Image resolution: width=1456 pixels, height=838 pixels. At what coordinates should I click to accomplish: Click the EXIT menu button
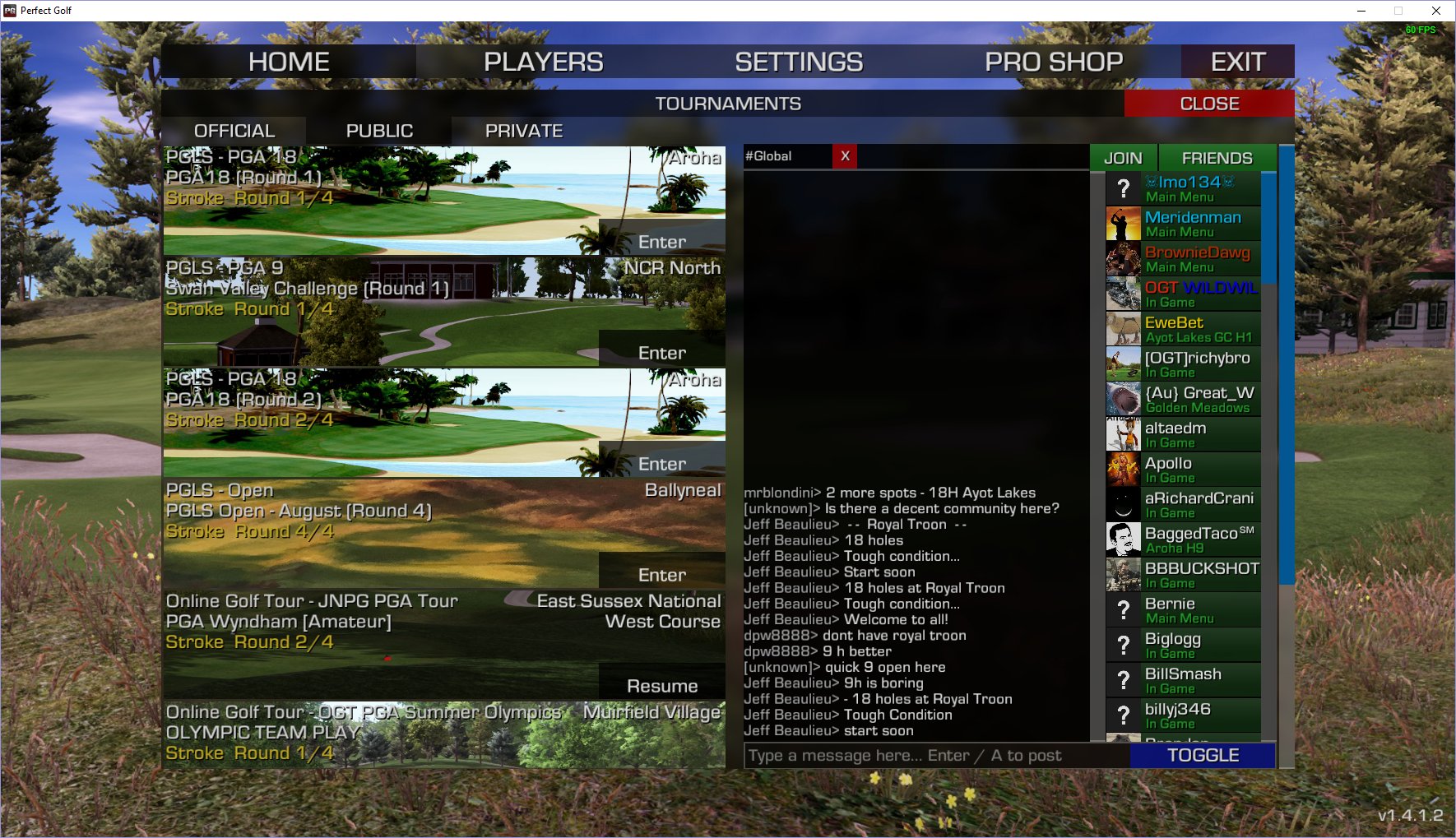click(1237, 62)
